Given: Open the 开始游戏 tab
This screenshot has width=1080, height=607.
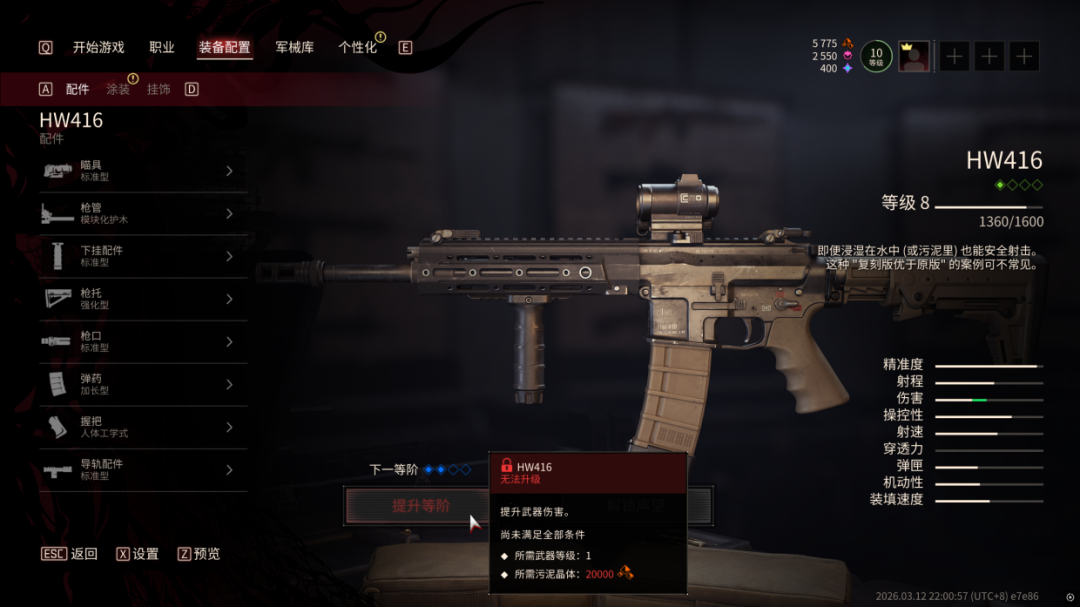Looking at the screenshot, I should (98, 47).
